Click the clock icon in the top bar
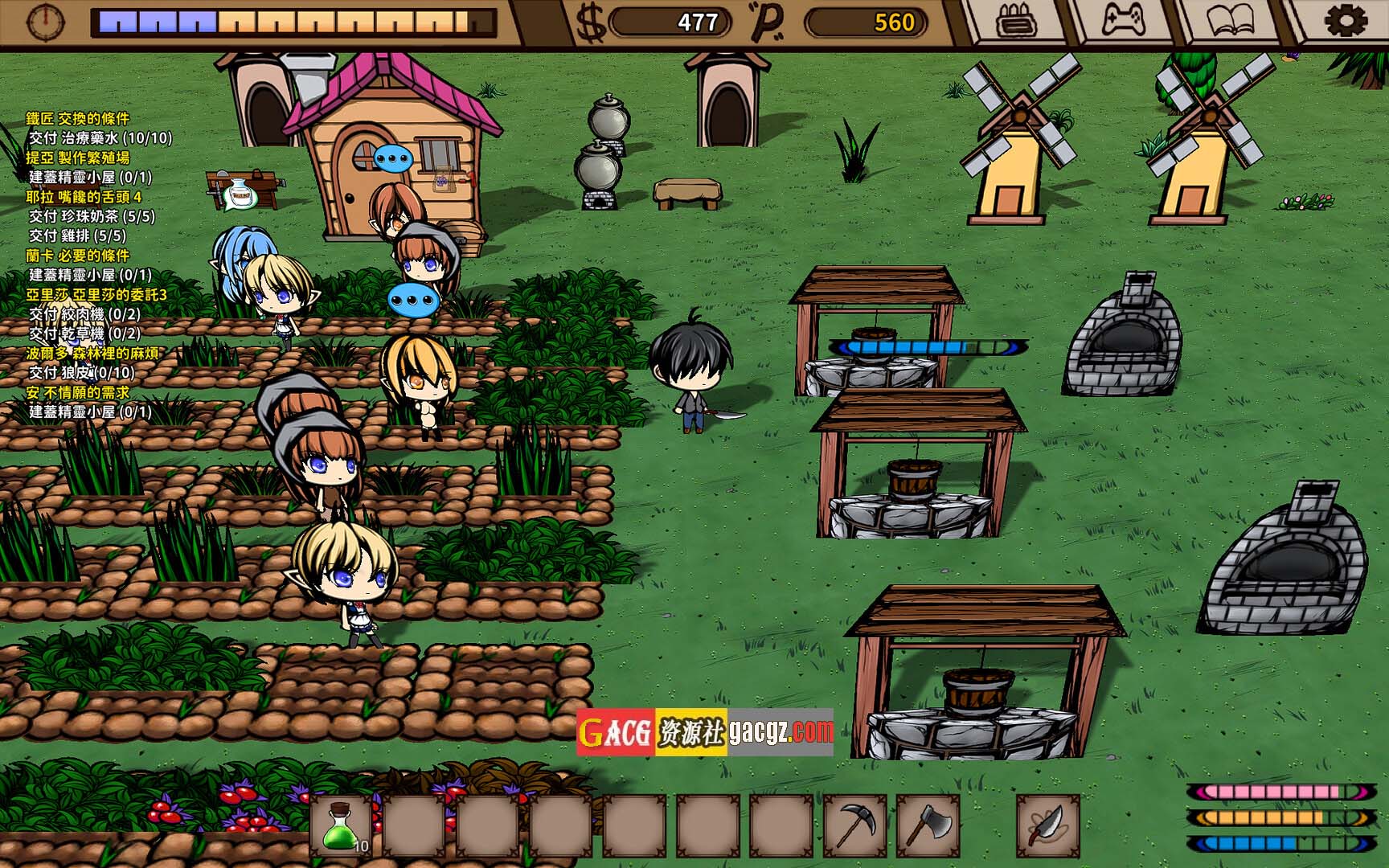Screen dimensions: 1389x868 (45, 22)
